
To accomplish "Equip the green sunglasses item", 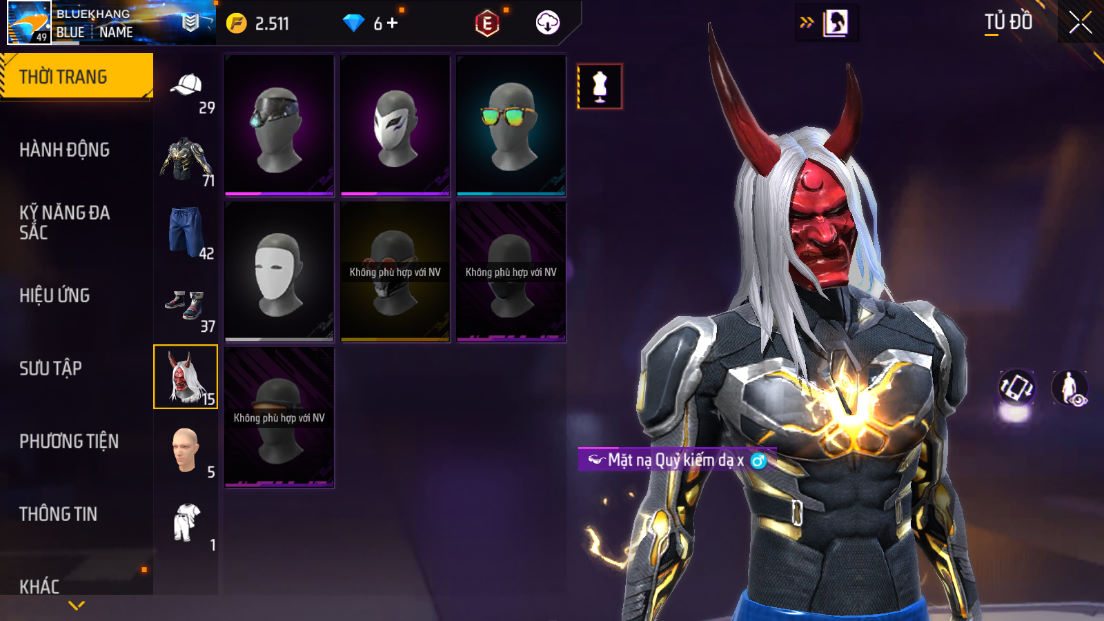I will point(511,125).
